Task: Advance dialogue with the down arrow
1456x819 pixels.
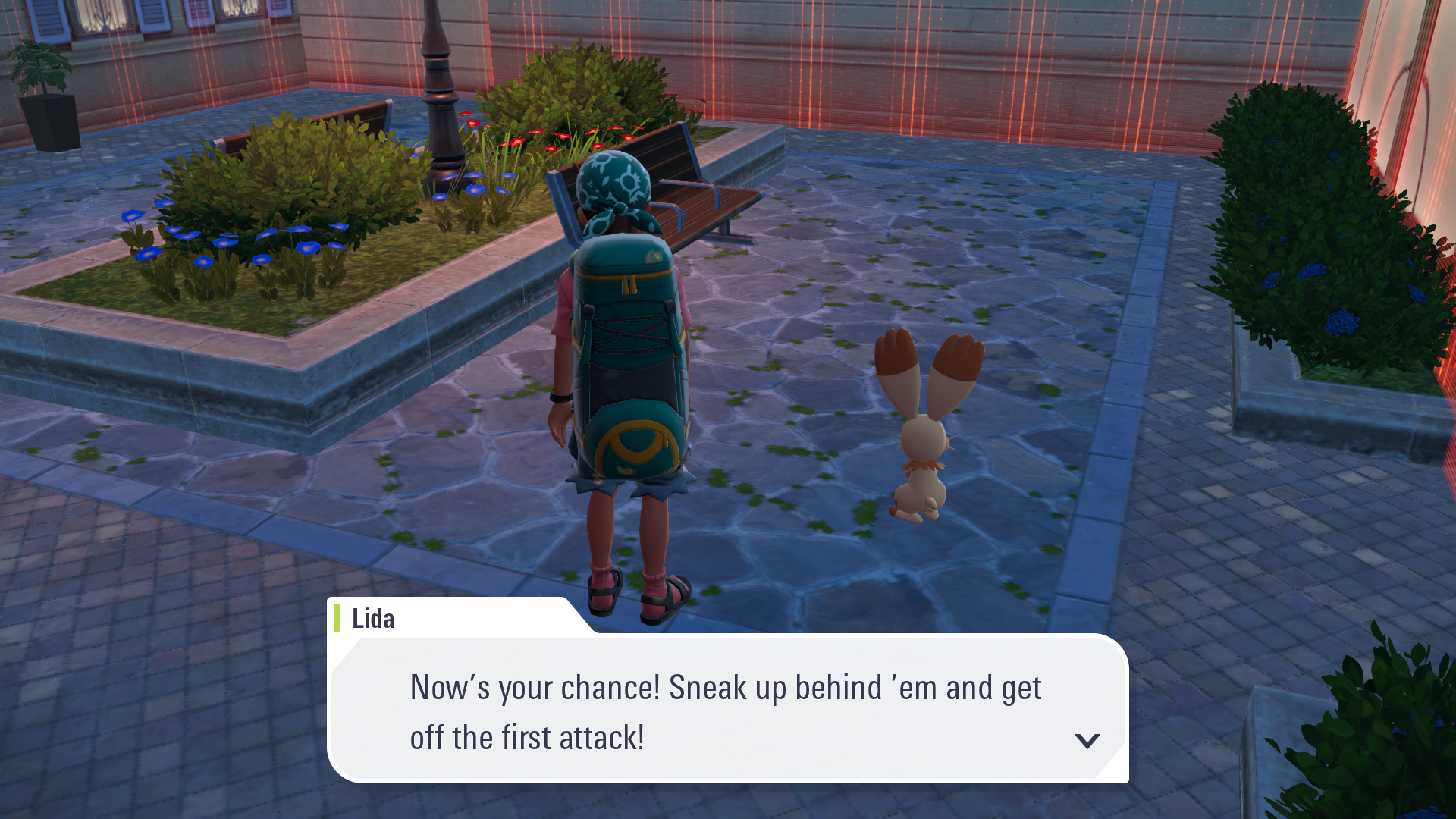Action: coord(1087,741)
